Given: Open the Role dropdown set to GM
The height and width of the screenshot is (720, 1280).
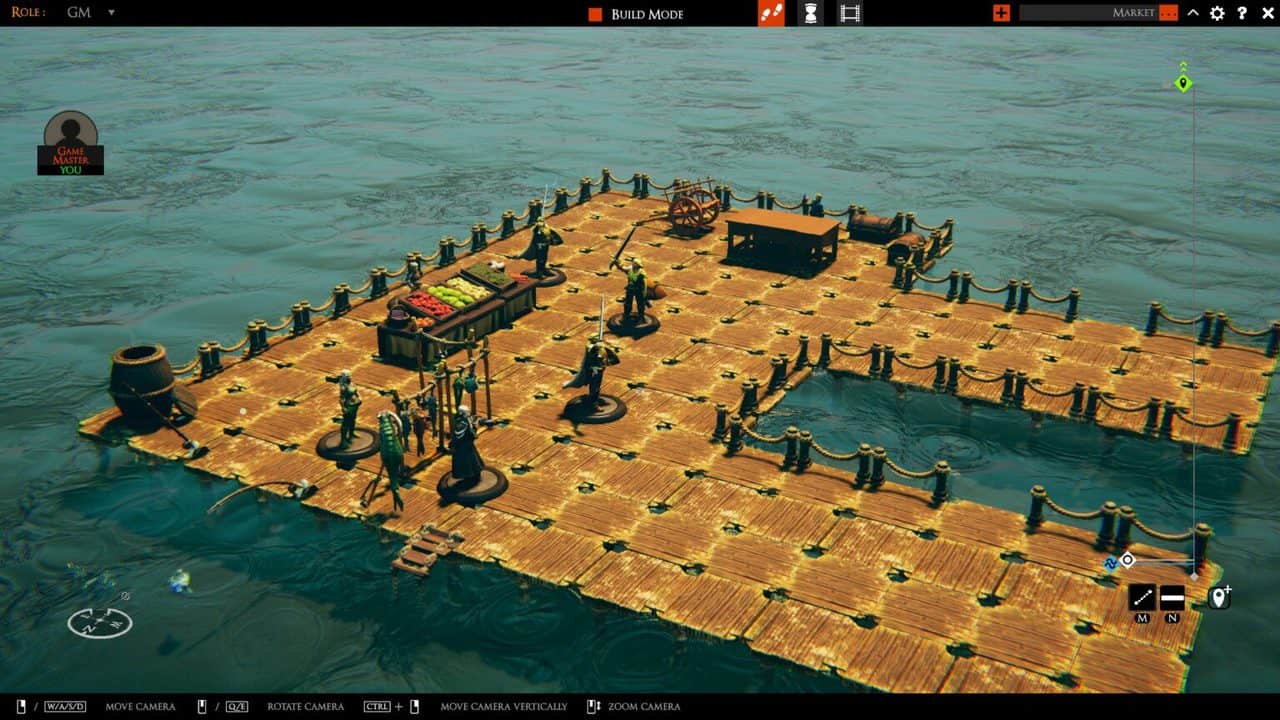Looking at the screenshot, I should [x=110, y=13].
